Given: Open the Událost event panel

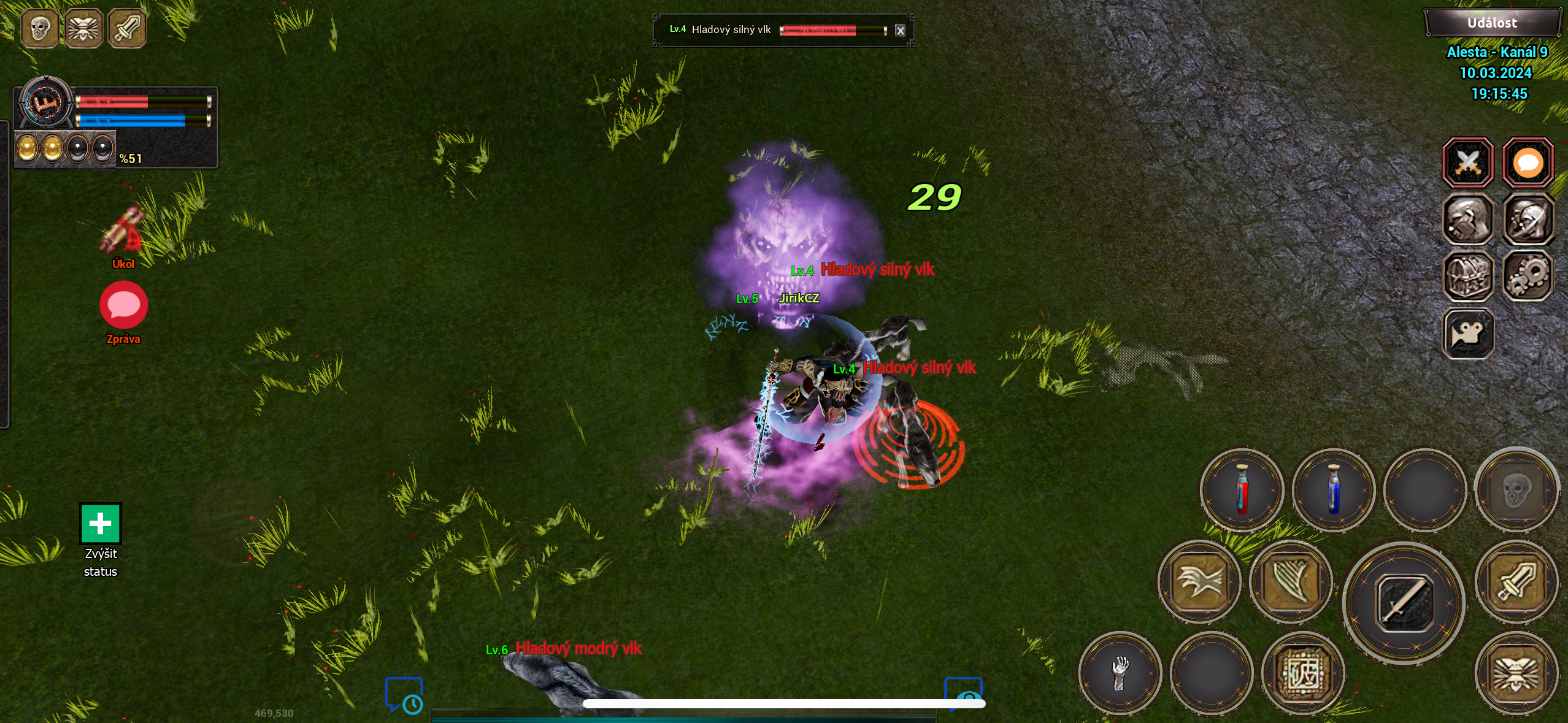Looking at the screenshot, I should [x=1492, y=21].
